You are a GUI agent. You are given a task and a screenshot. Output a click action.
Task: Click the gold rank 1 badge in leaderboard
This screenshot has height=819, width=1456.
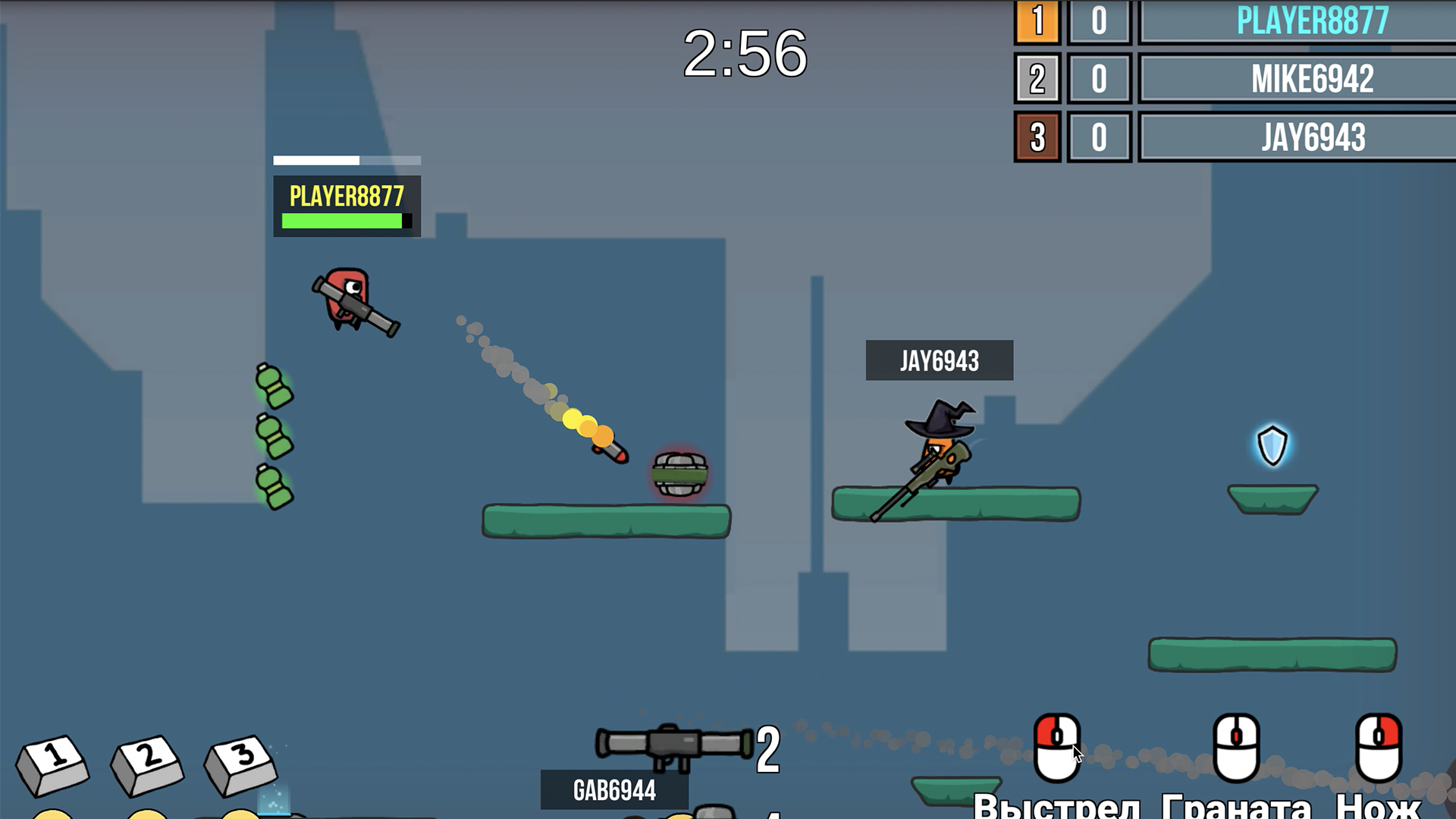click(x=1037, y=22)
